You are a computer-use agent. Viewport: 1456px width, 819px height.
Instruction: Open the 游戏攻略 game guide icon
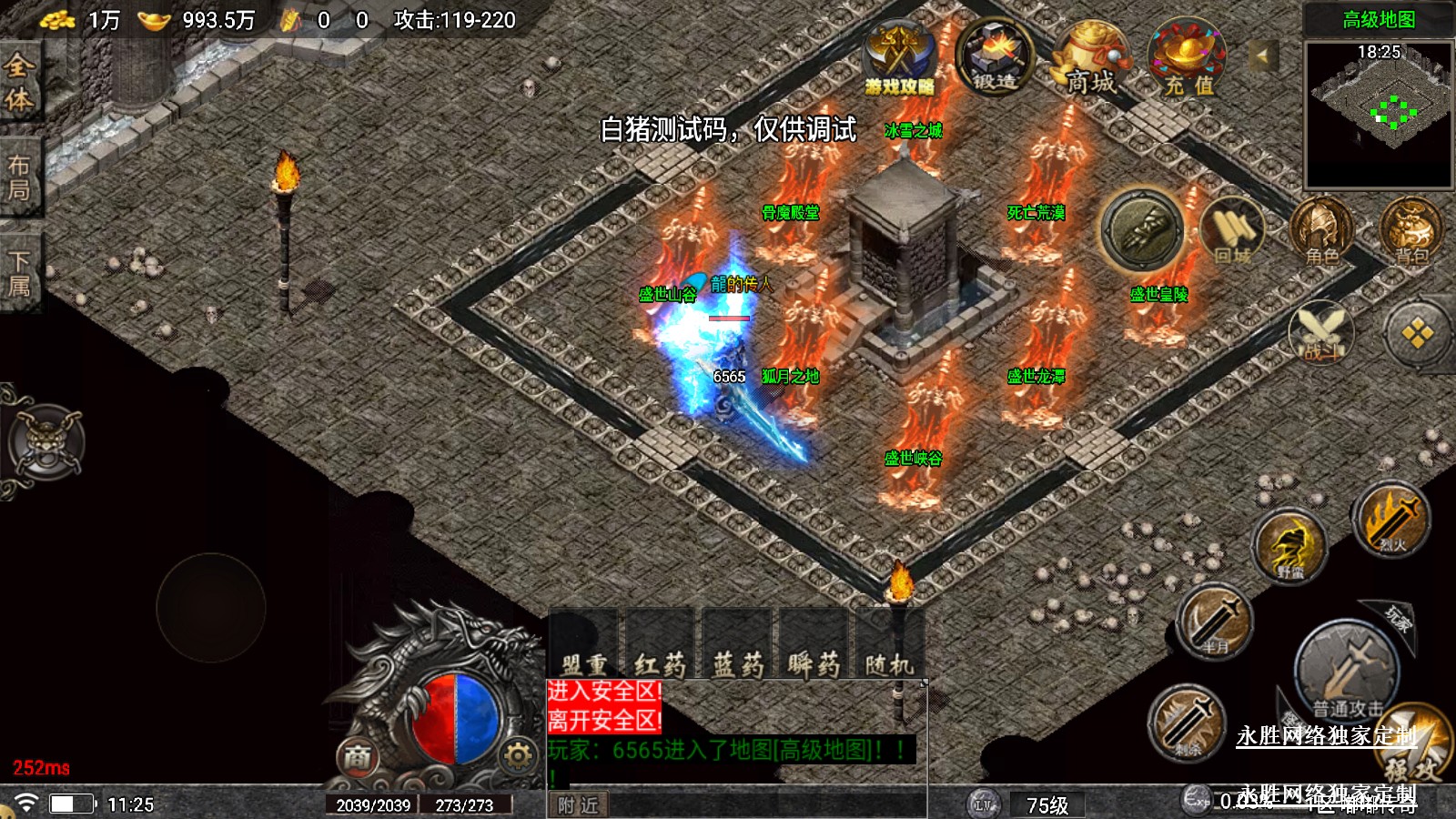[x=899, y=57]
